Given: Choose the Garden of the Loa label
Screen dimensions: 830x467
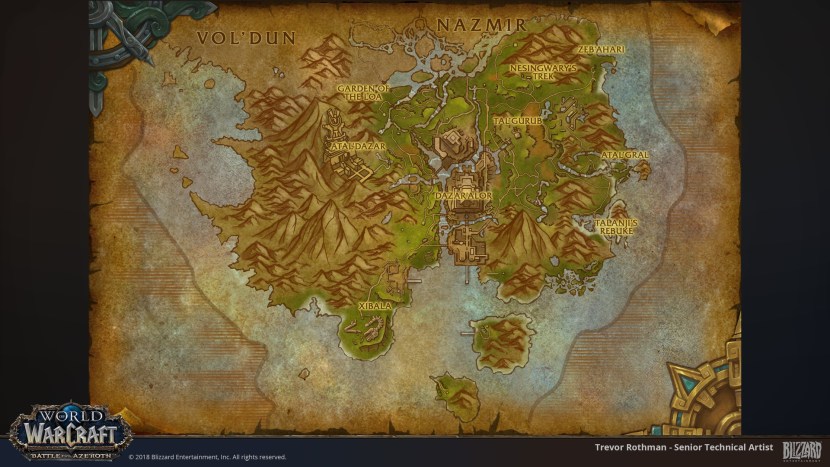Looking at the screenshot, I should click(x=362, y=93).
